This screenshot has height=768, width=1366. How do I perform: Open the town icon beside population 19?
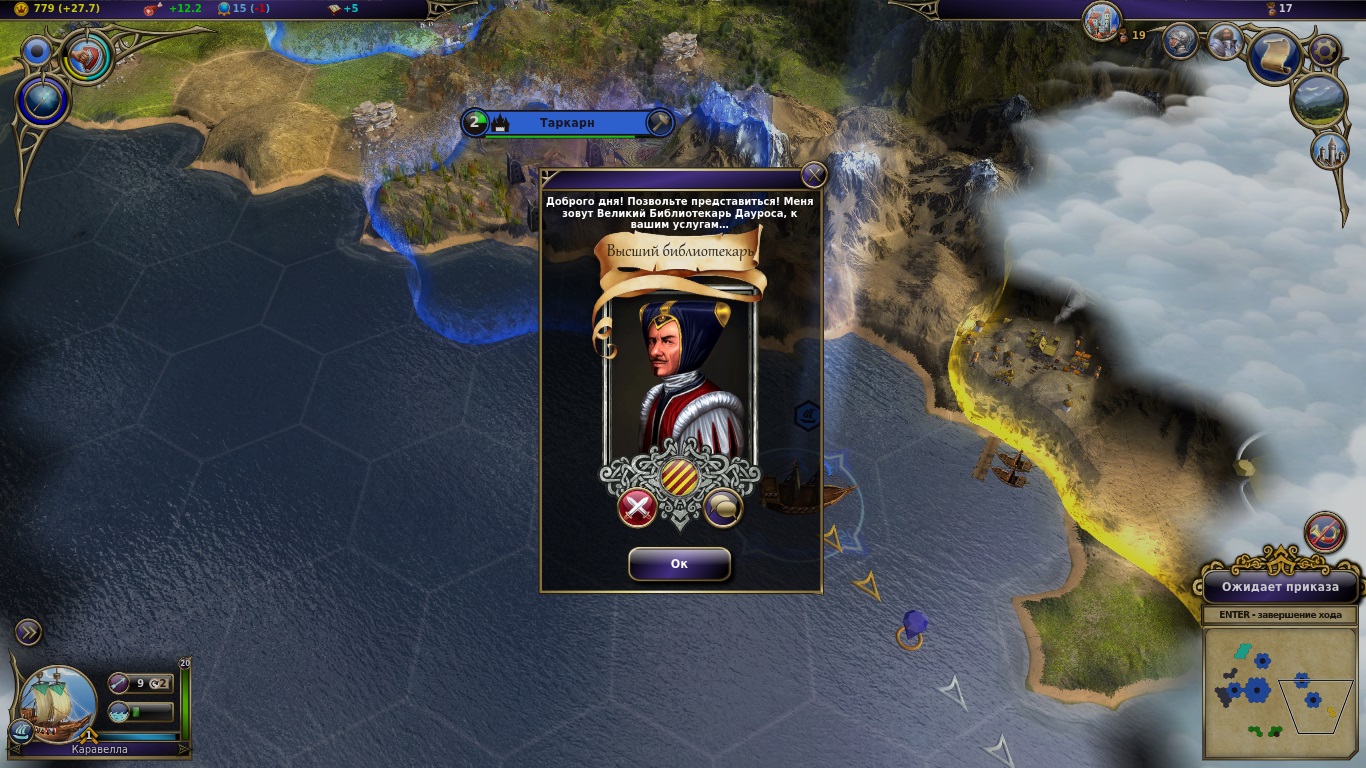[x=1101, y=20]
